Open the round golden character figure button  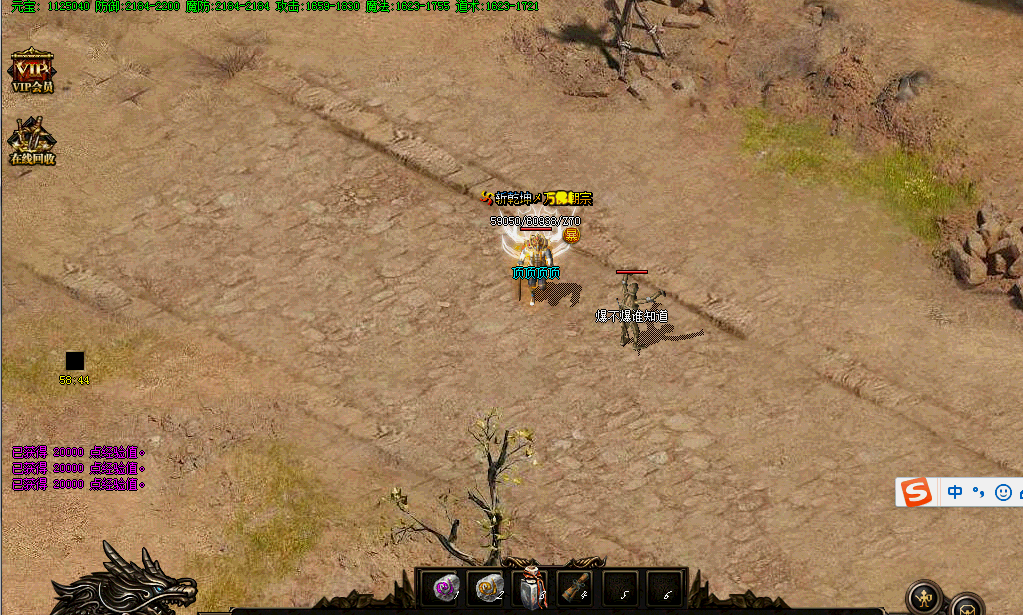click(924, 598)
